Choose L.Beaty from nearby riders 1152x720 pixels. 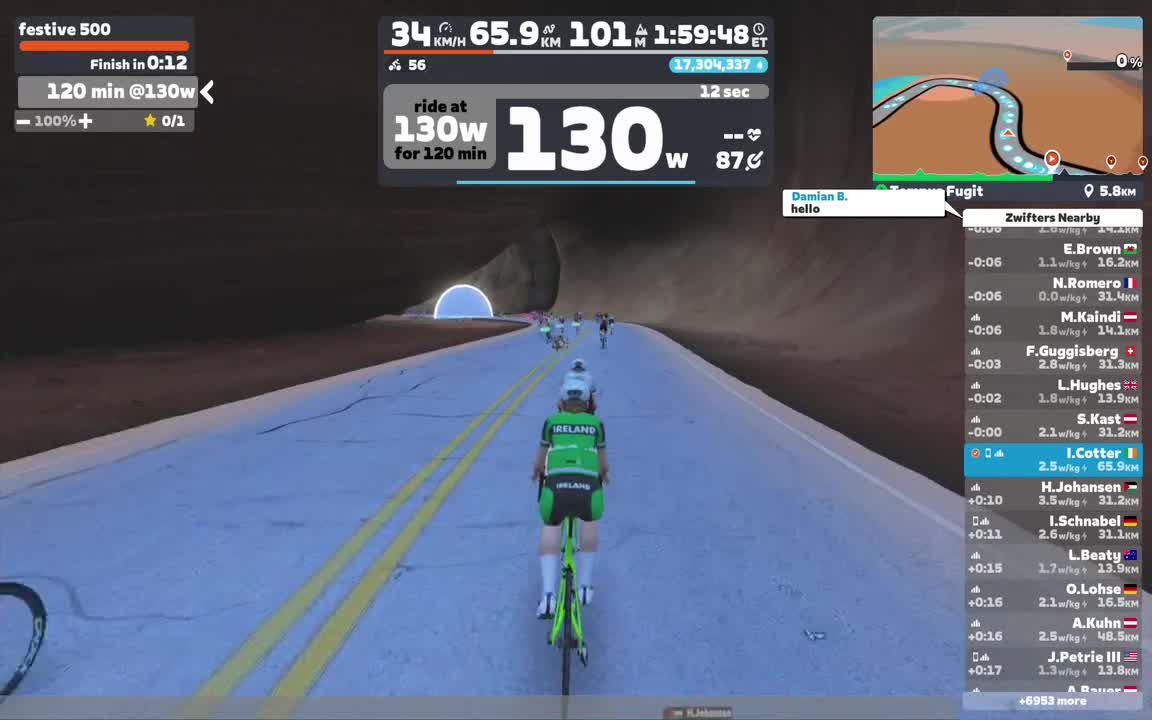(1052, 562)
